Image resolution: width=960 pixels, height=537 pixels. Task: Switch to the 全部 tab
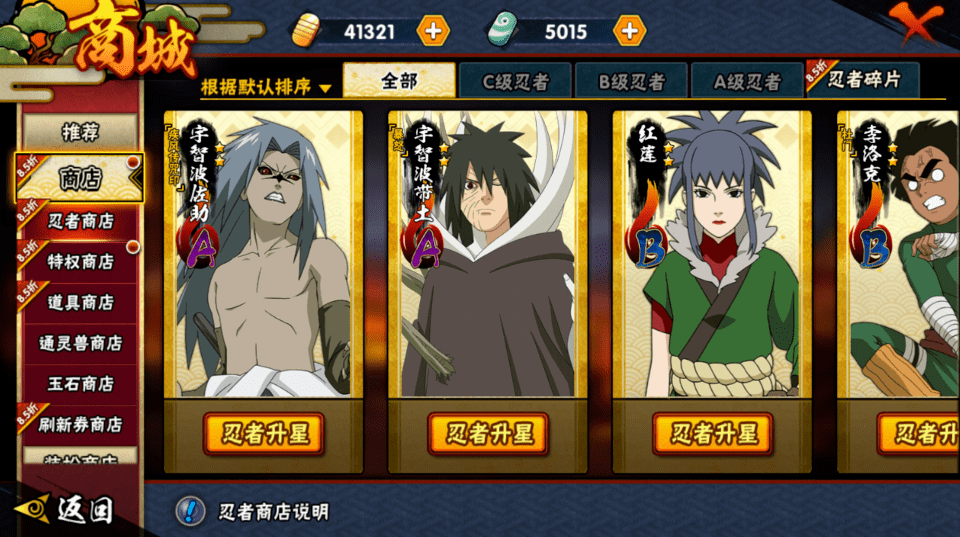pos(399,81)
